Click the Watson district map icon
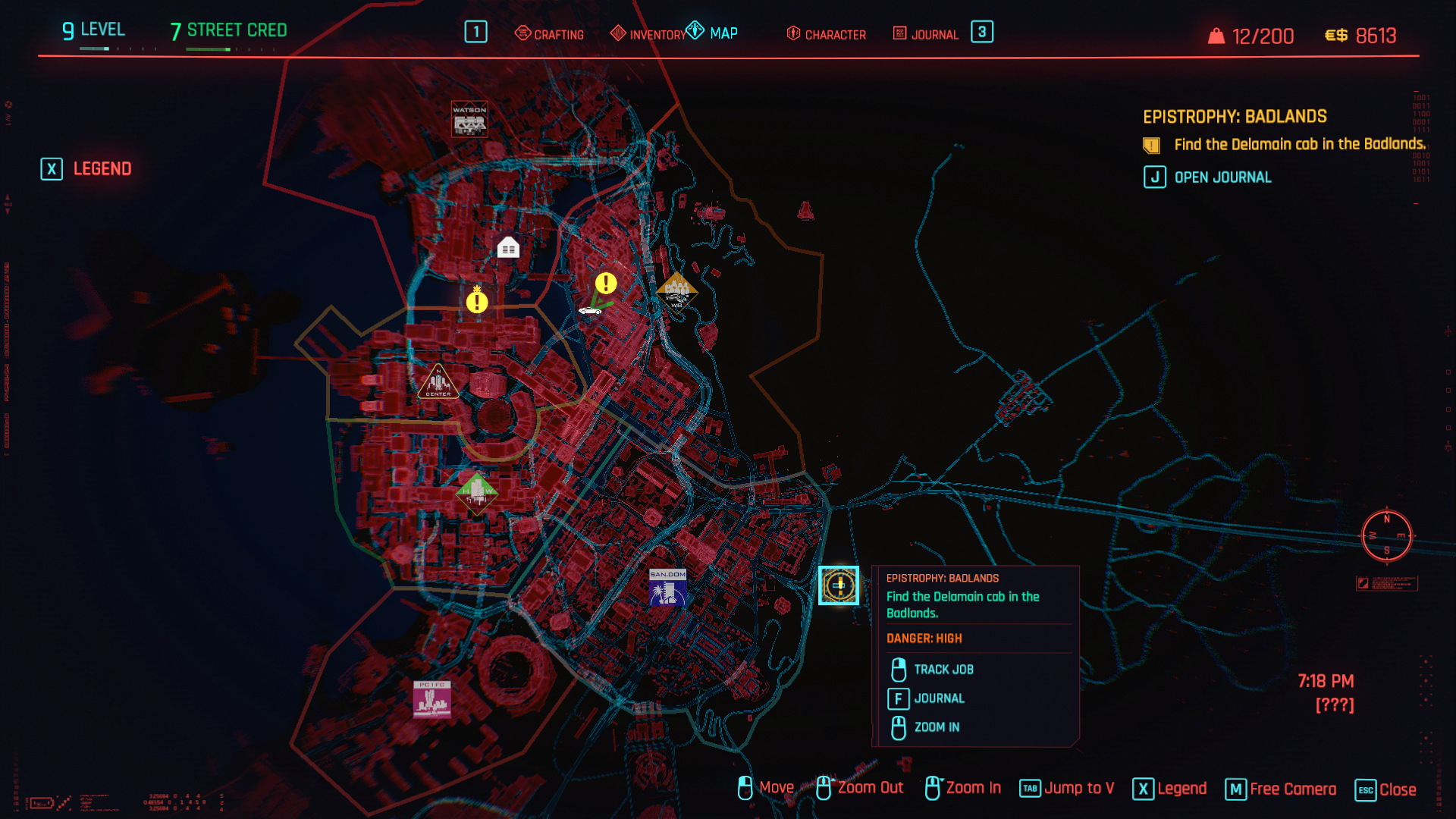The width and height of the screenshot is (1456, 819). coord(469,119)
